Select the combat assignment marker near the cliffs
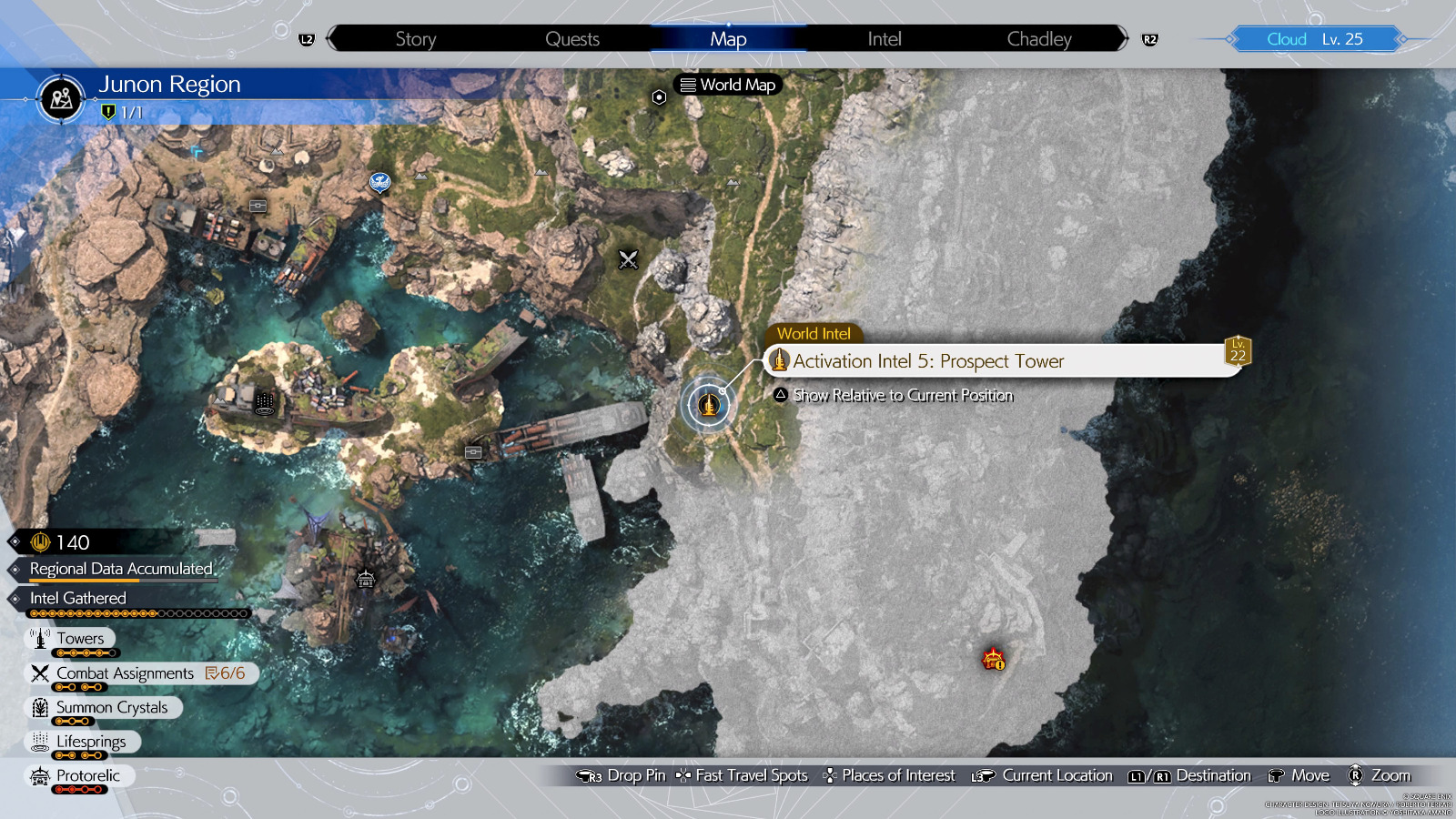This screenshot has width=1456, height=819. coord(627,261)
